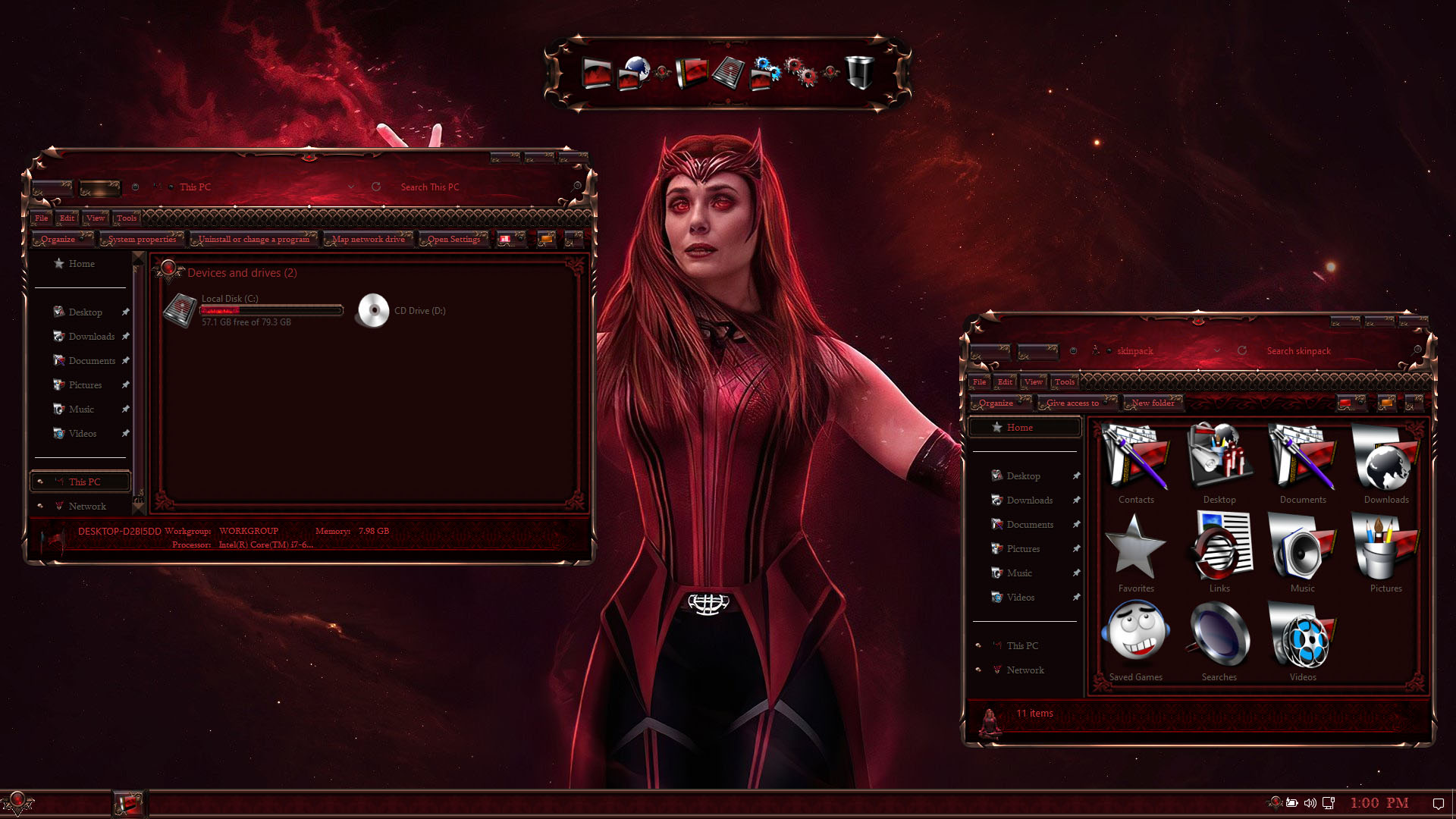Click the Give access to button
The image size is (1456, 819).
[x=1073, y=403]
